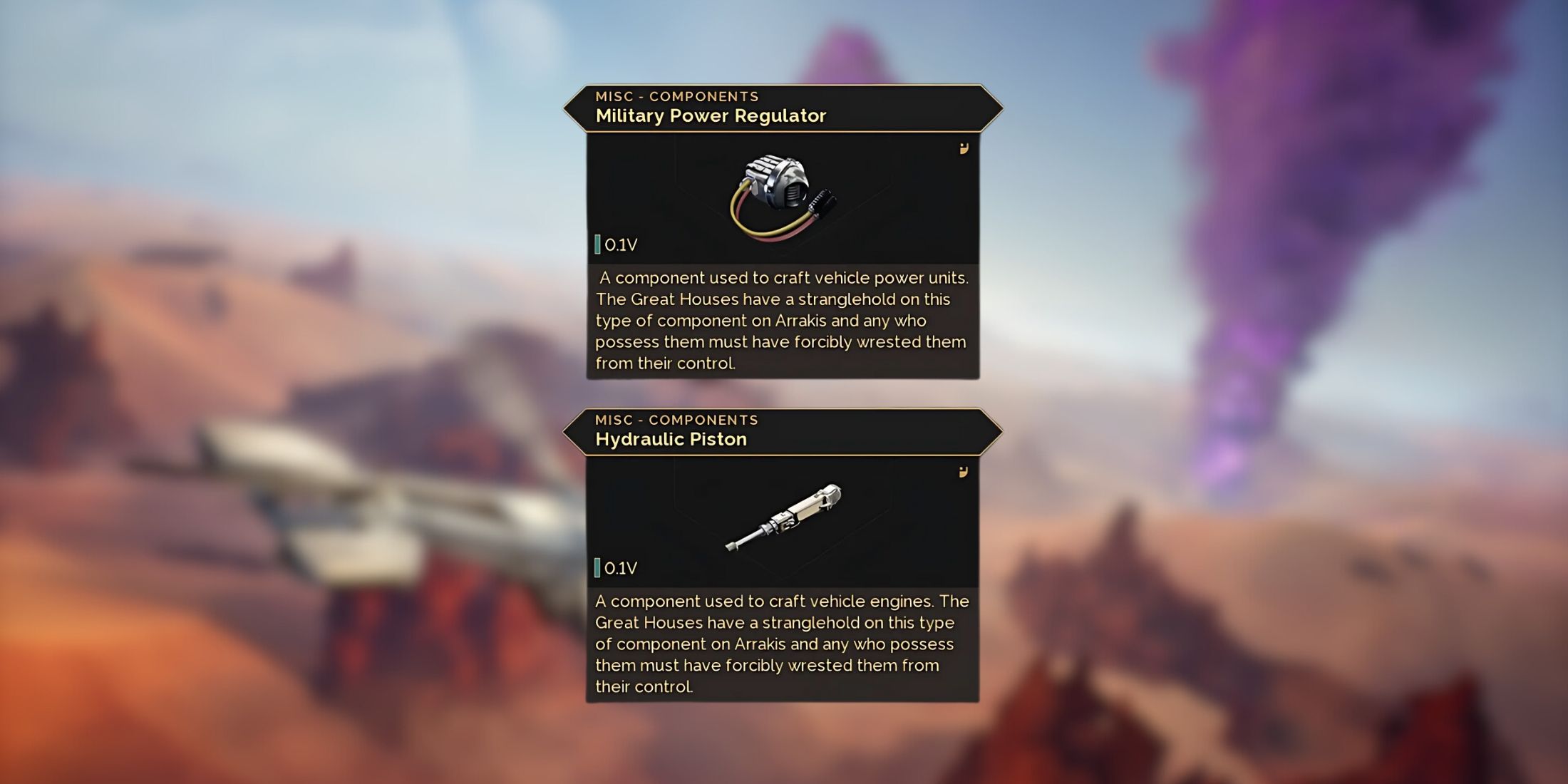Select the Hydraulic Piston title
Viewport: 1568px width, 784px height.
(x=671, y=439)
